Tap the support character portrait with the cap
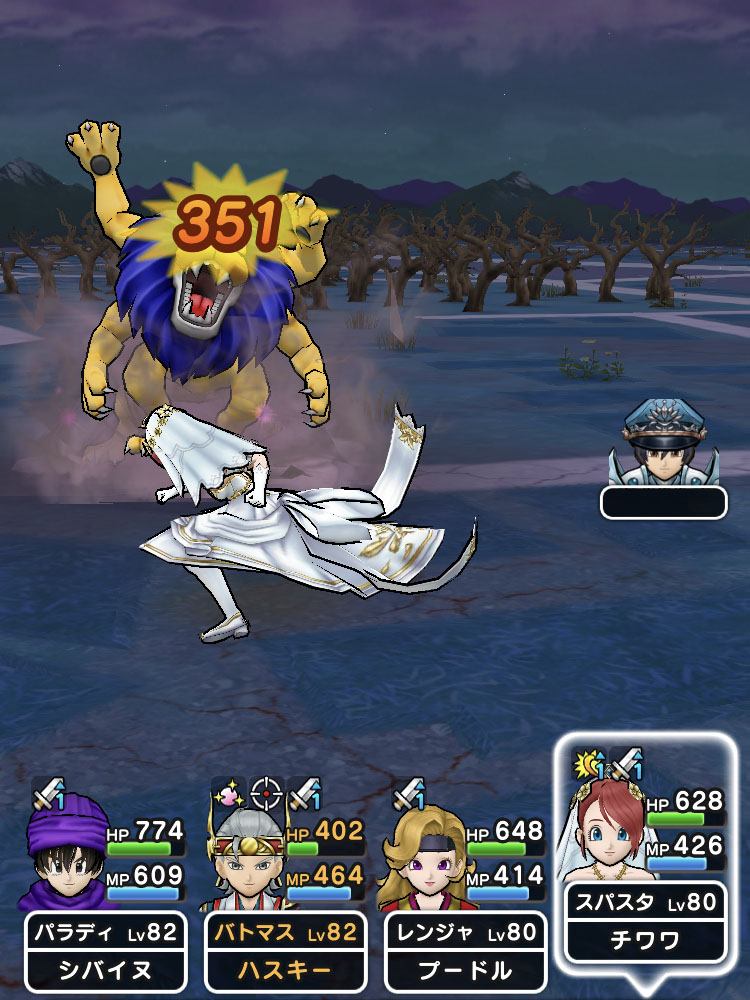Viewport: 750px width, 1000px height. (662, 447)
